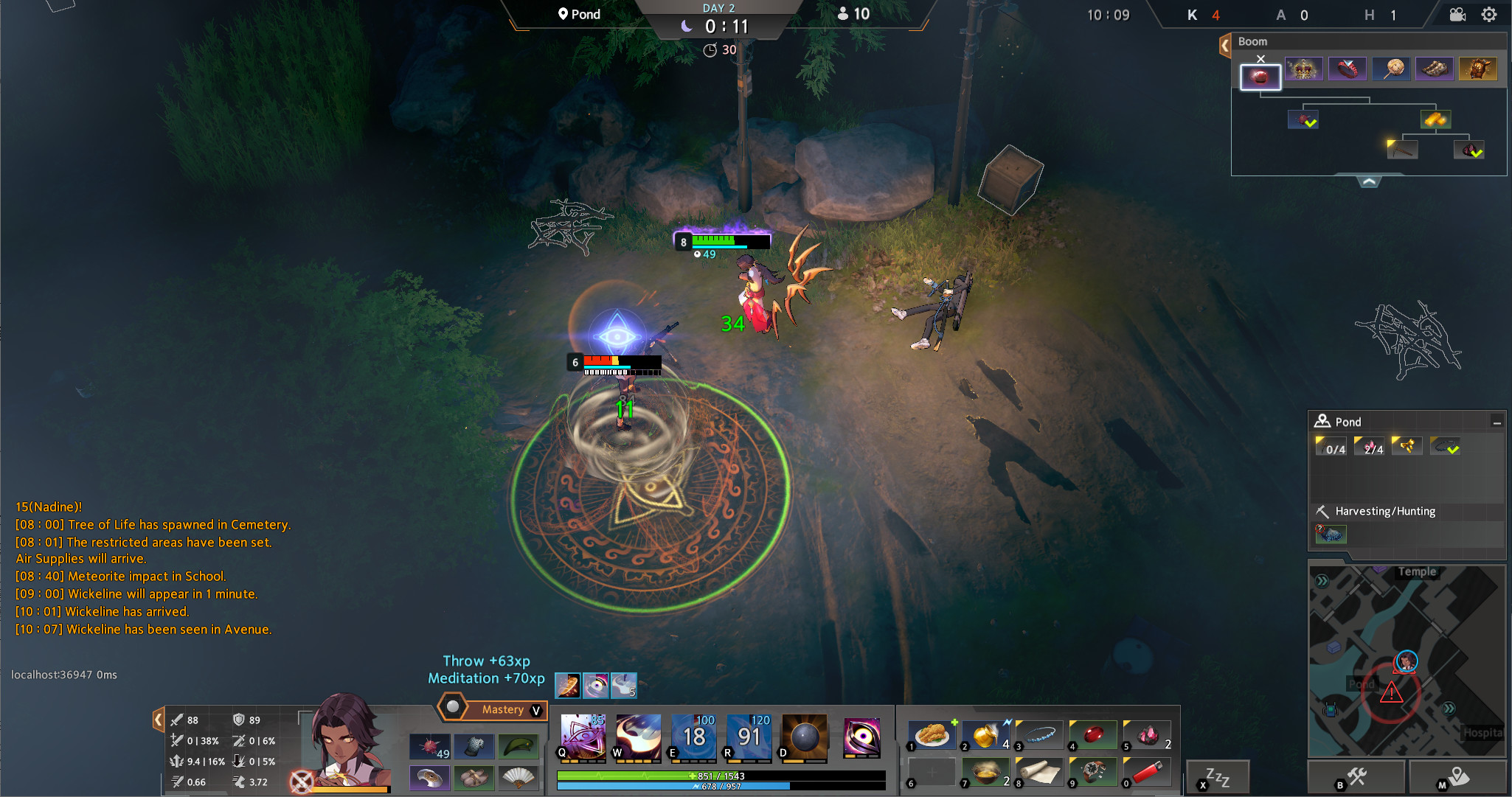The height and width of the screenshot is (797, 1512).
Task: Switch to the crown item tab in Boom panel
Action: [x=1304, y=68]
